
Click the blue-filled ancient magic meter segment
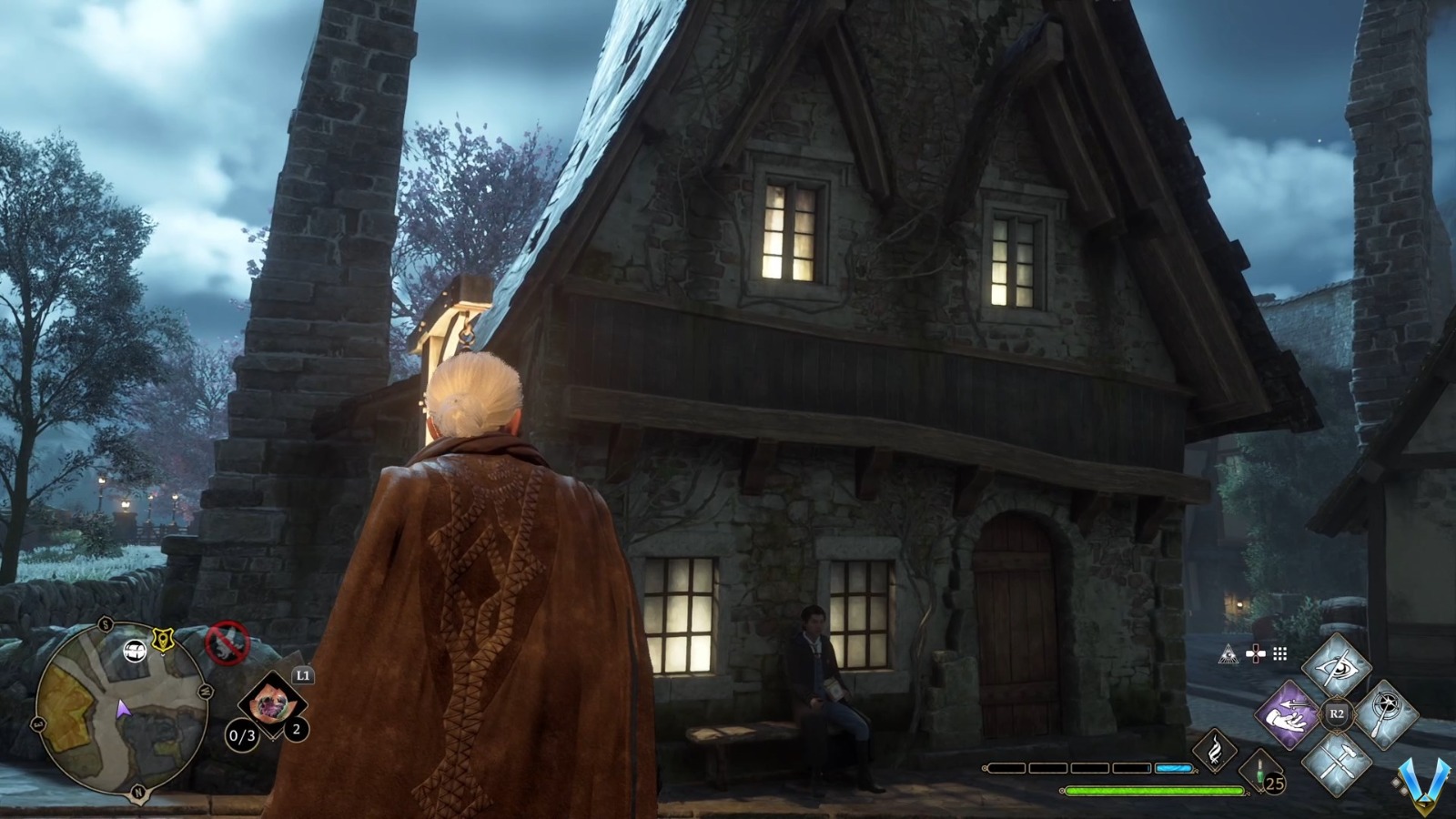coord(1173,769)
